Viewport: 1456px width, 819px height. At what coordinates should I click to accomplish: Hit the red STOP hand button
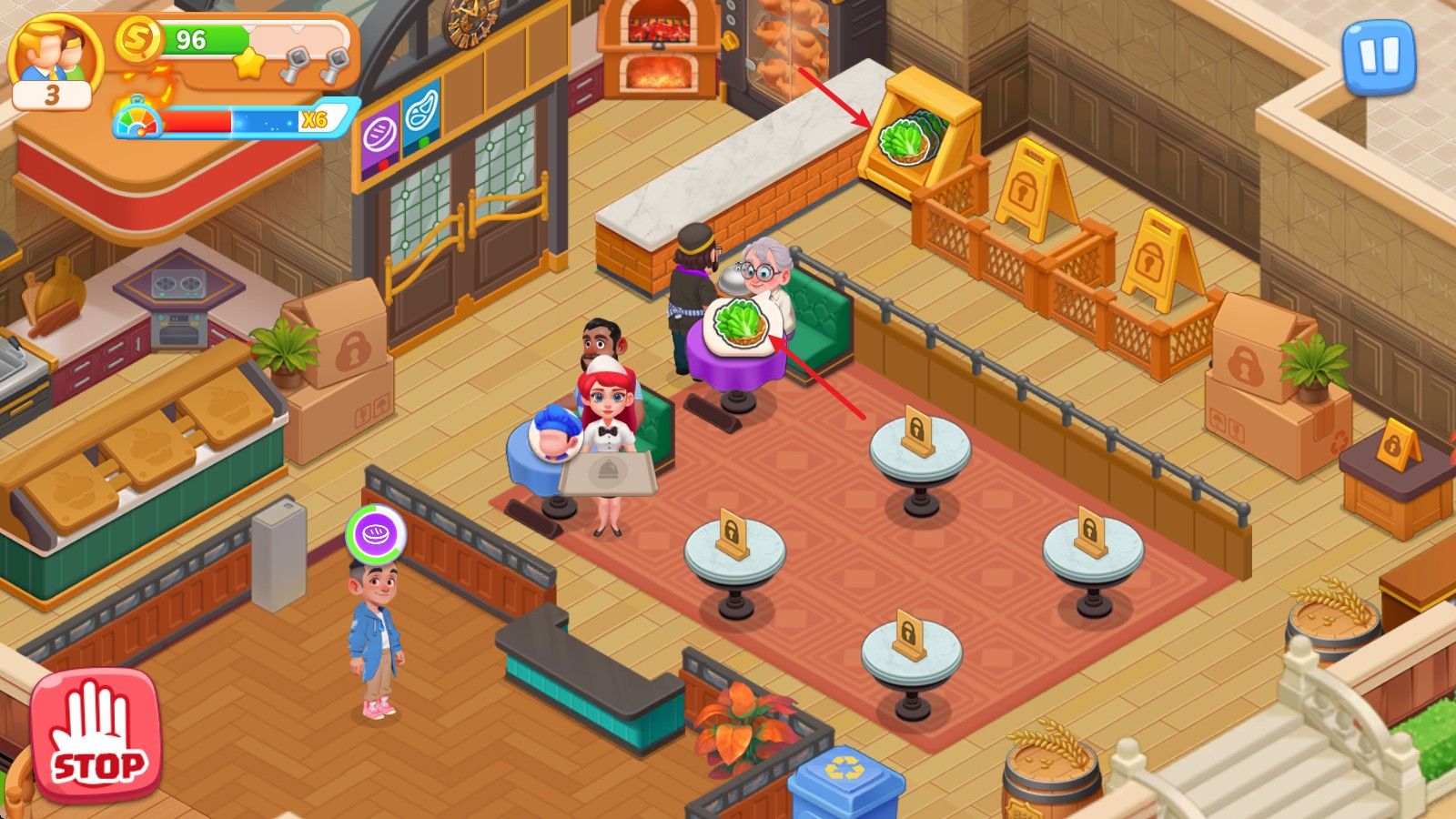click(96, 734)
